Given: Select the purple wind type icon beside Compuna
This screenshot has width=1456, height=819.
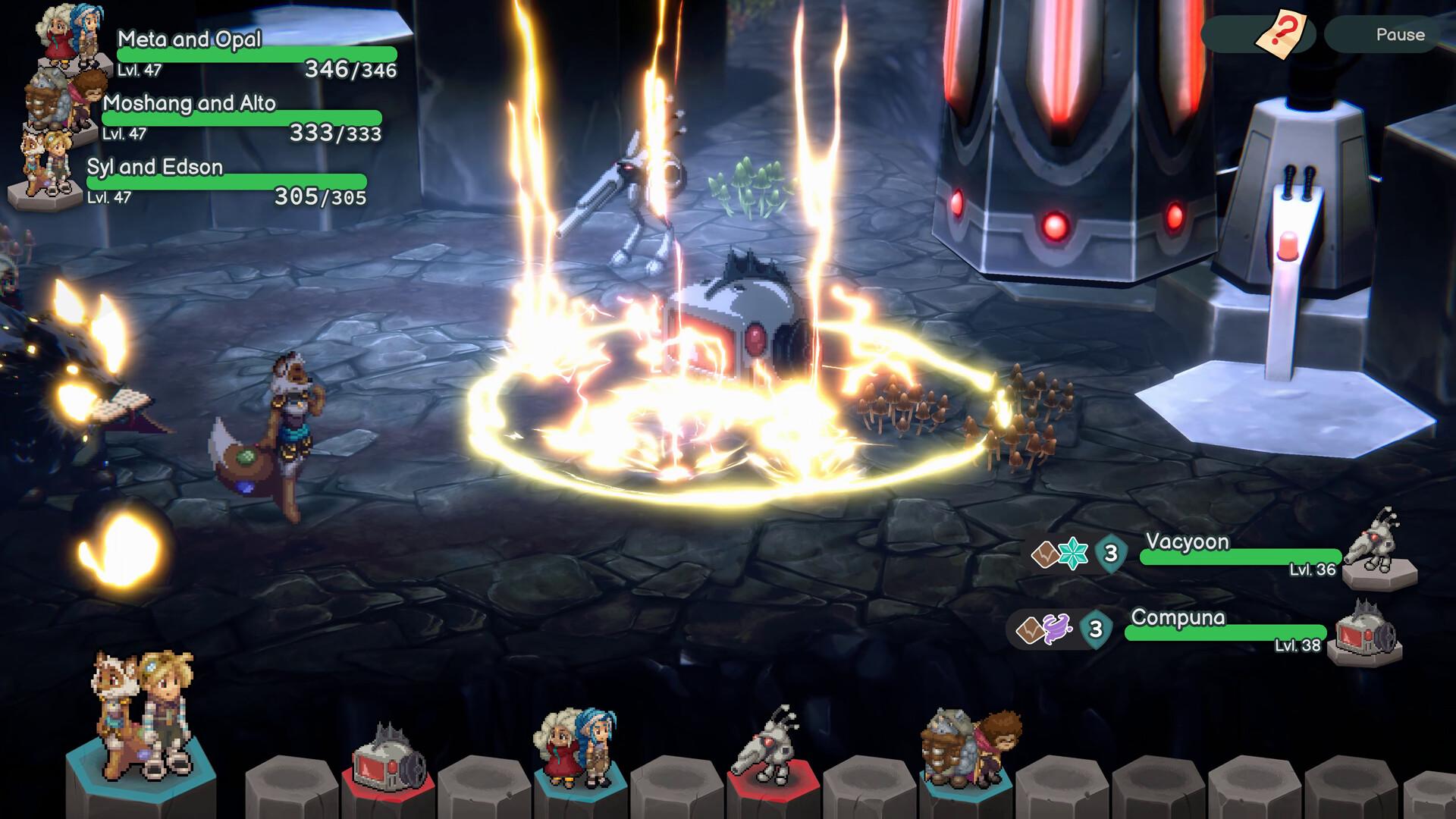Looking at the screenshot, I should click(1056, 630).
